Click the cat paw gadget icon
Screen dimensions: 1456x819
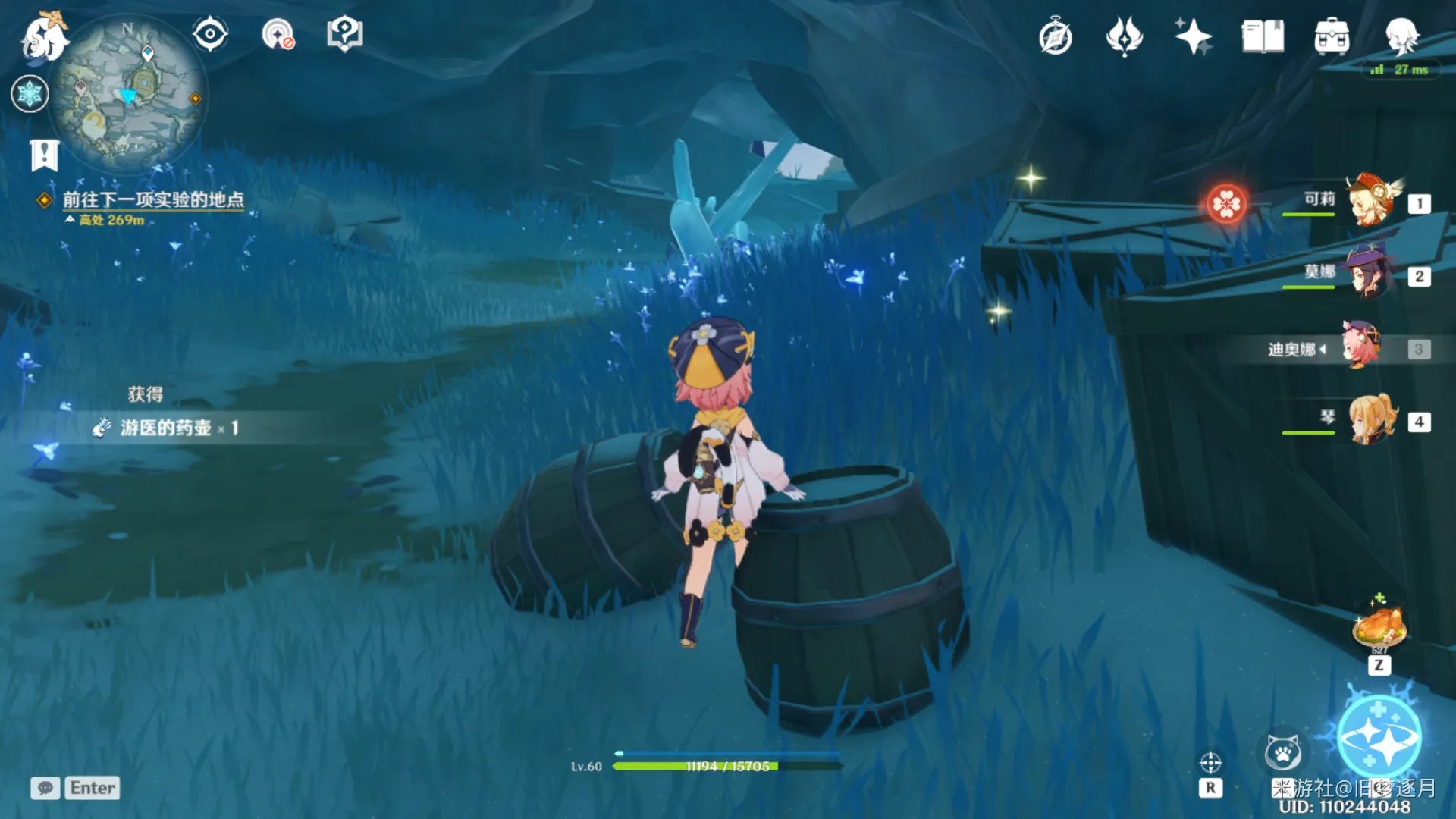click(x=1283, y=753)
